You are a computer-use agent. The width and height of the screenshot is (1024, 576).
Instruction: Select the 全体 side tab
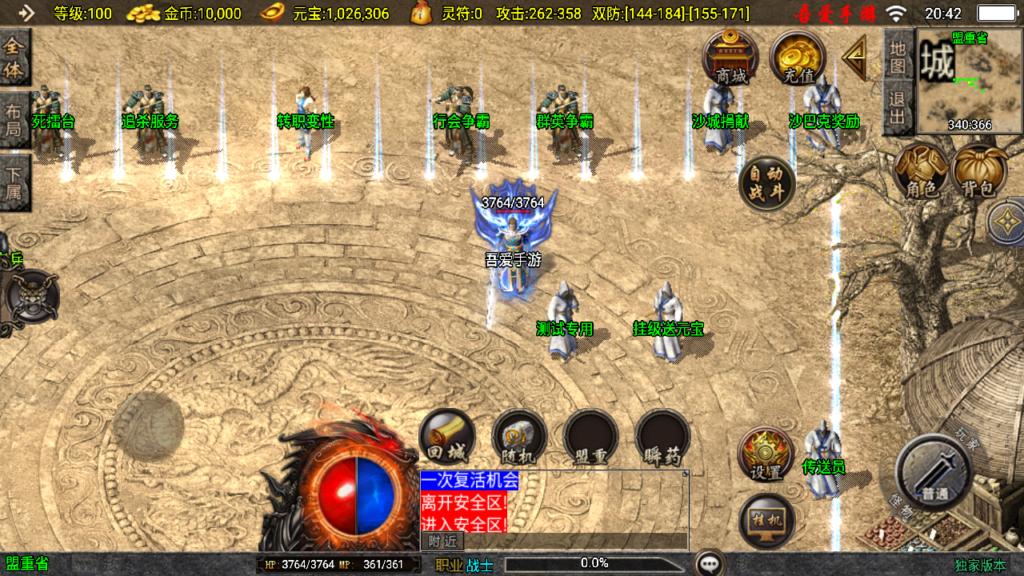click(15, 59)
